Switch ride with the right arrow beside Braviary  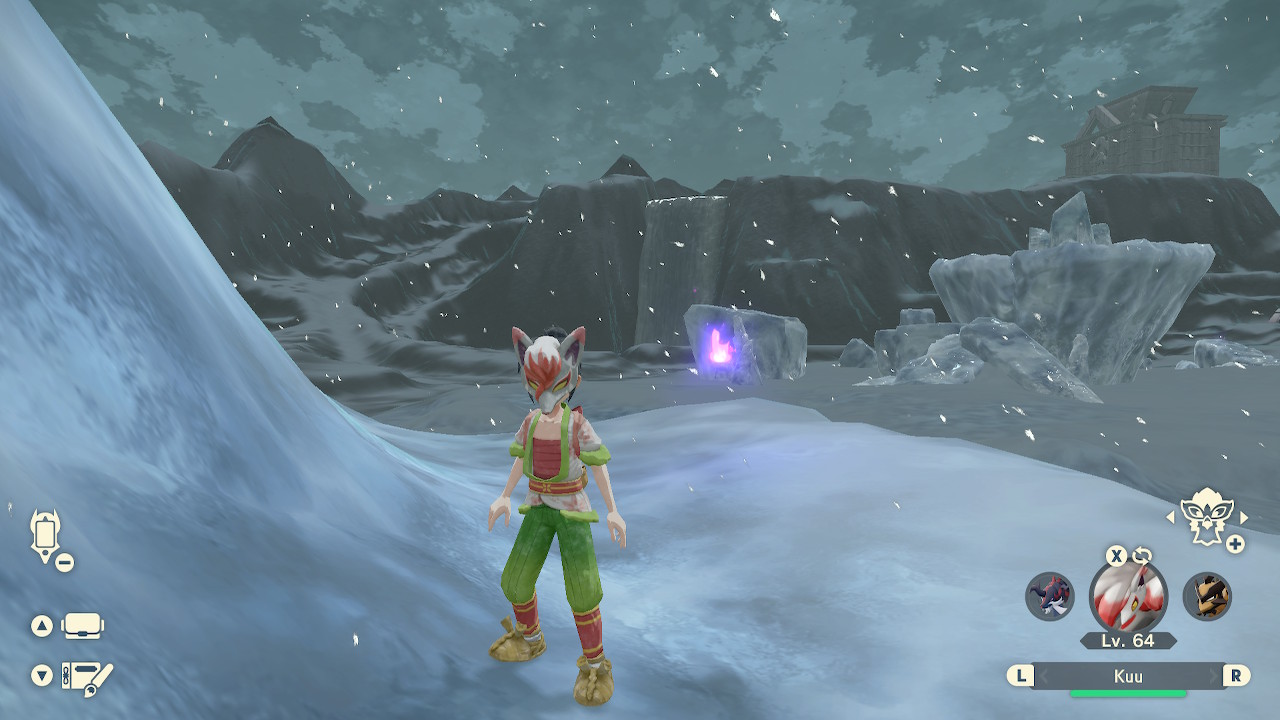click(x=1244, y=517)
